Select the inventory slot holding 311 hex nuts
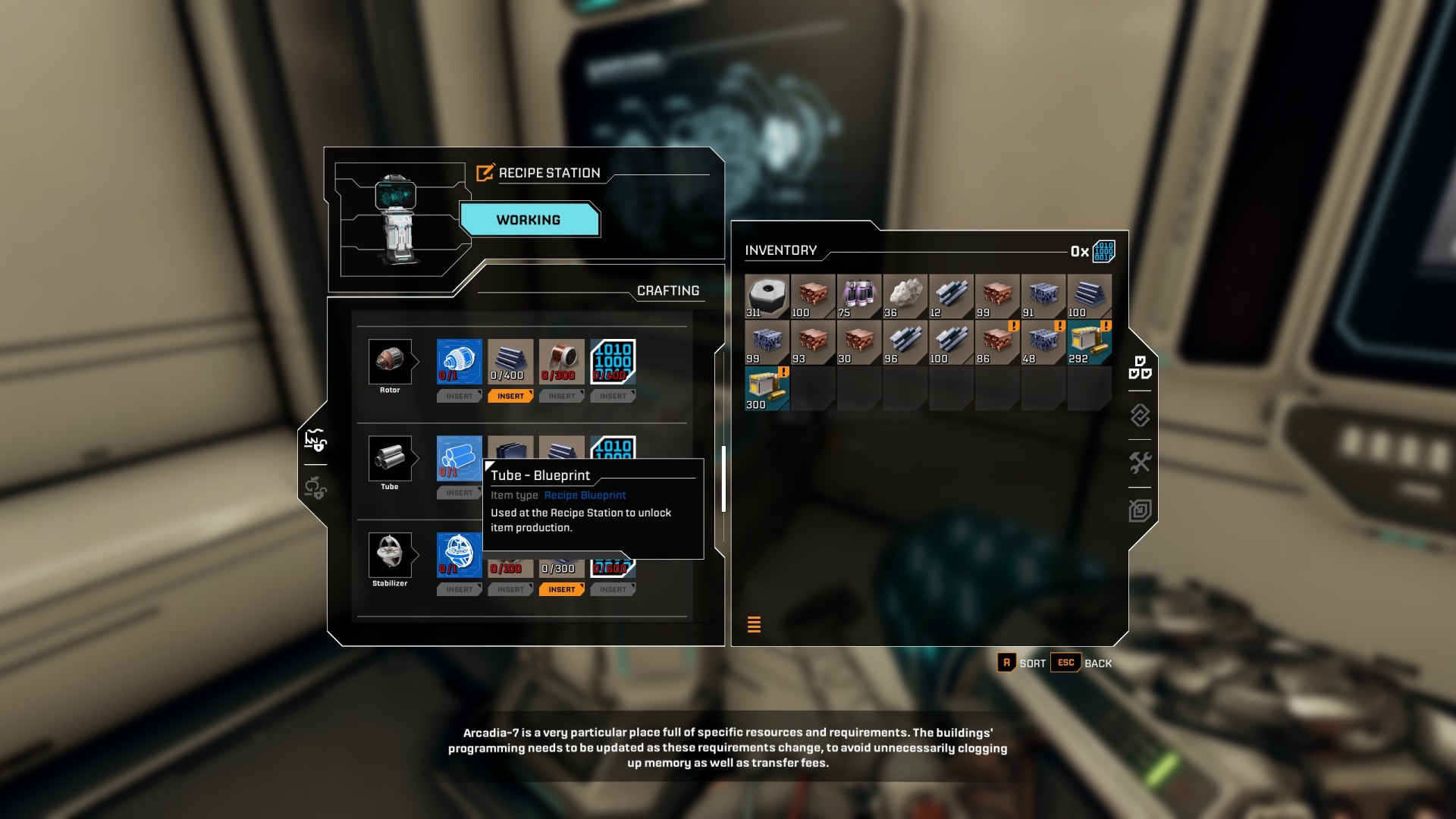This screenshot has width=1456, height=819. (765, 296)
